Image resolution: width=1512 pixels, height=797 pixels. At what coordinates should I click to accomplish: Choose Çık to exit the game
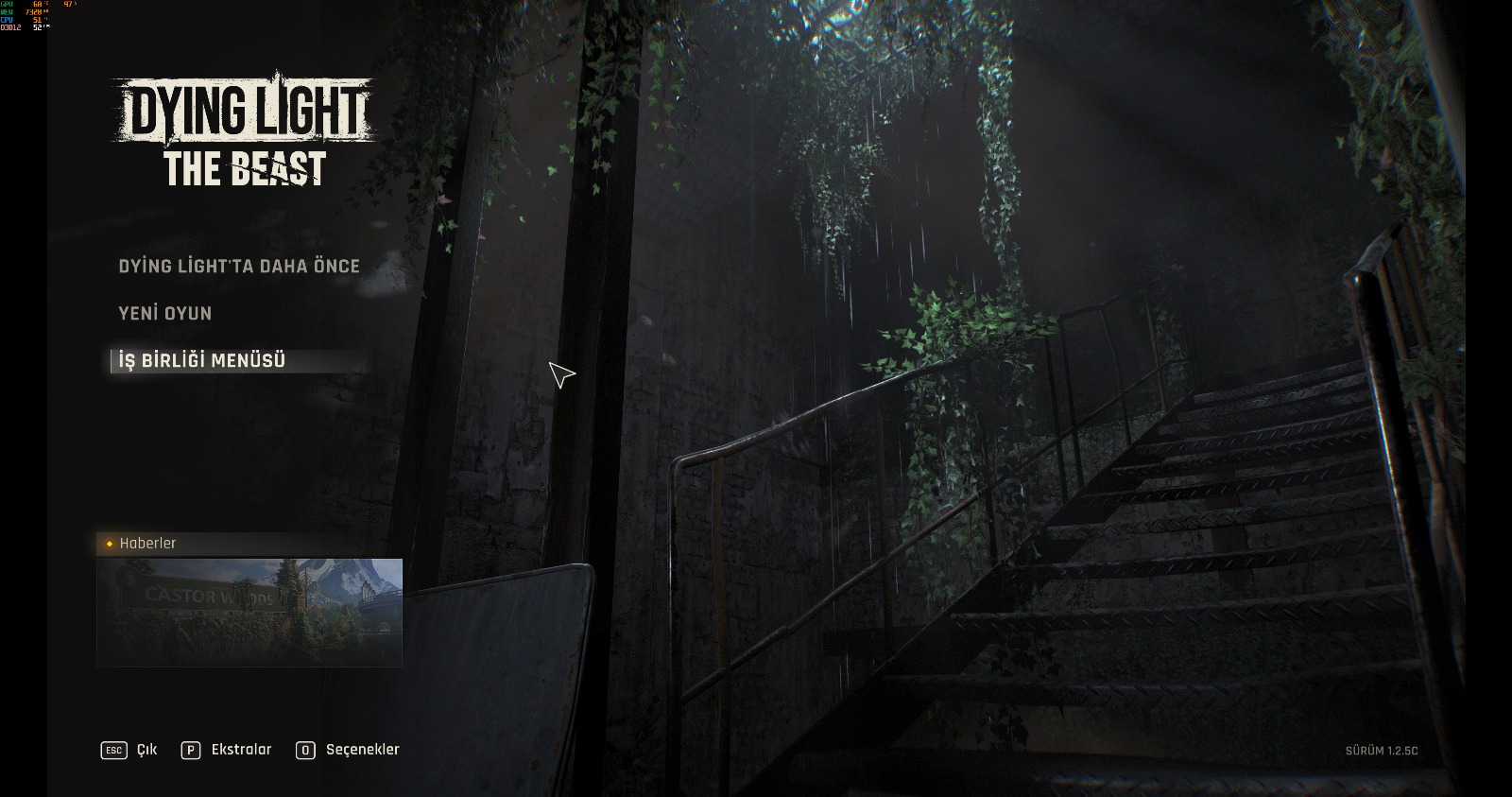(129, 750)
